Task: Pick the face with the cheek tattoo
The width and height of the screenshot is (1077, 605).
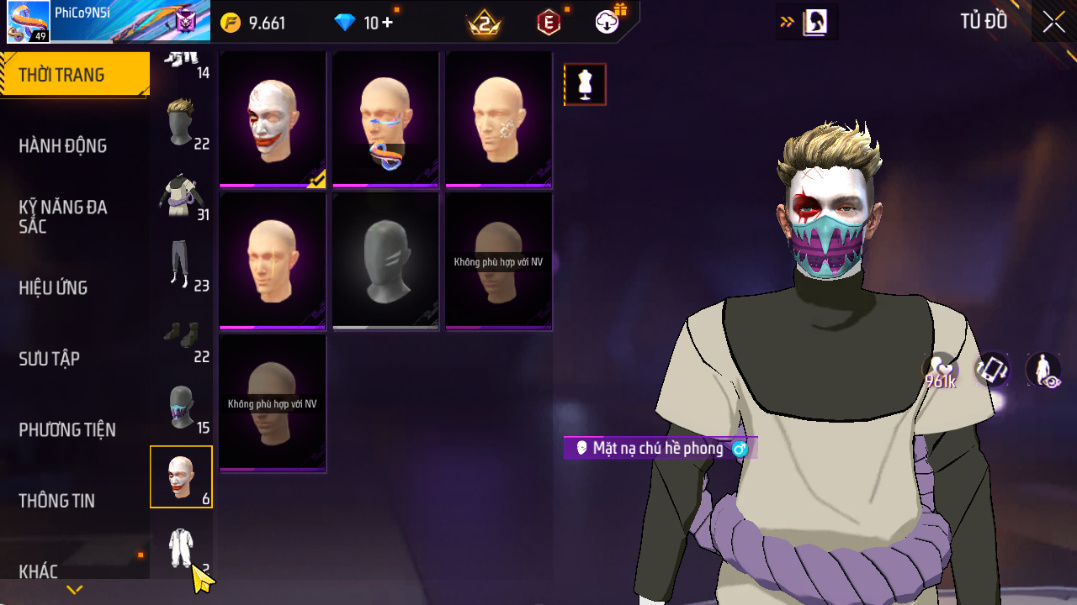Action: pyautogui.click(x=499, y=118)
